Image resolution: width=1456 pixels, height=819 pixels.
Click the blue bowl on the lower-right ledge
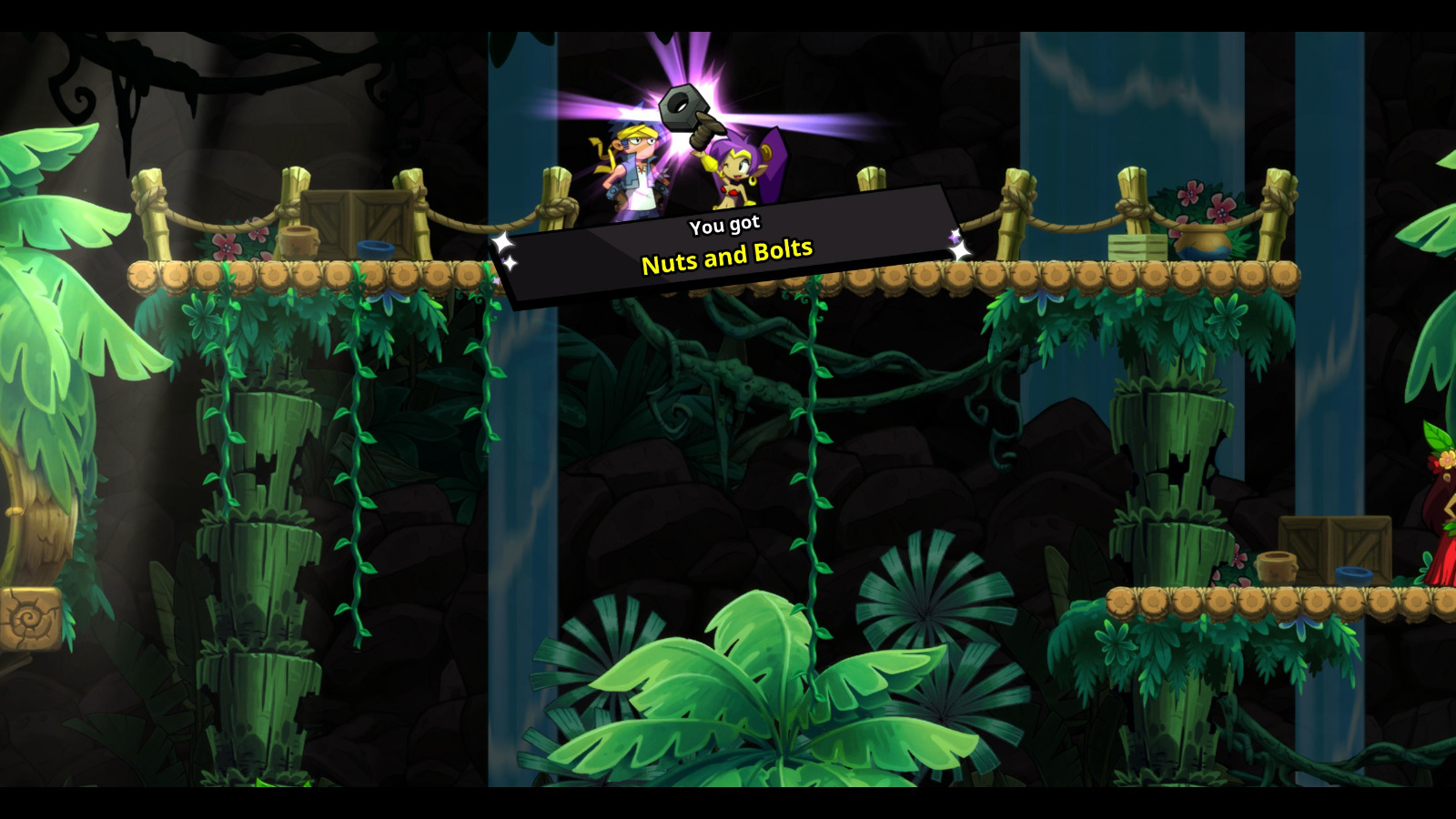pos(1353,575)
